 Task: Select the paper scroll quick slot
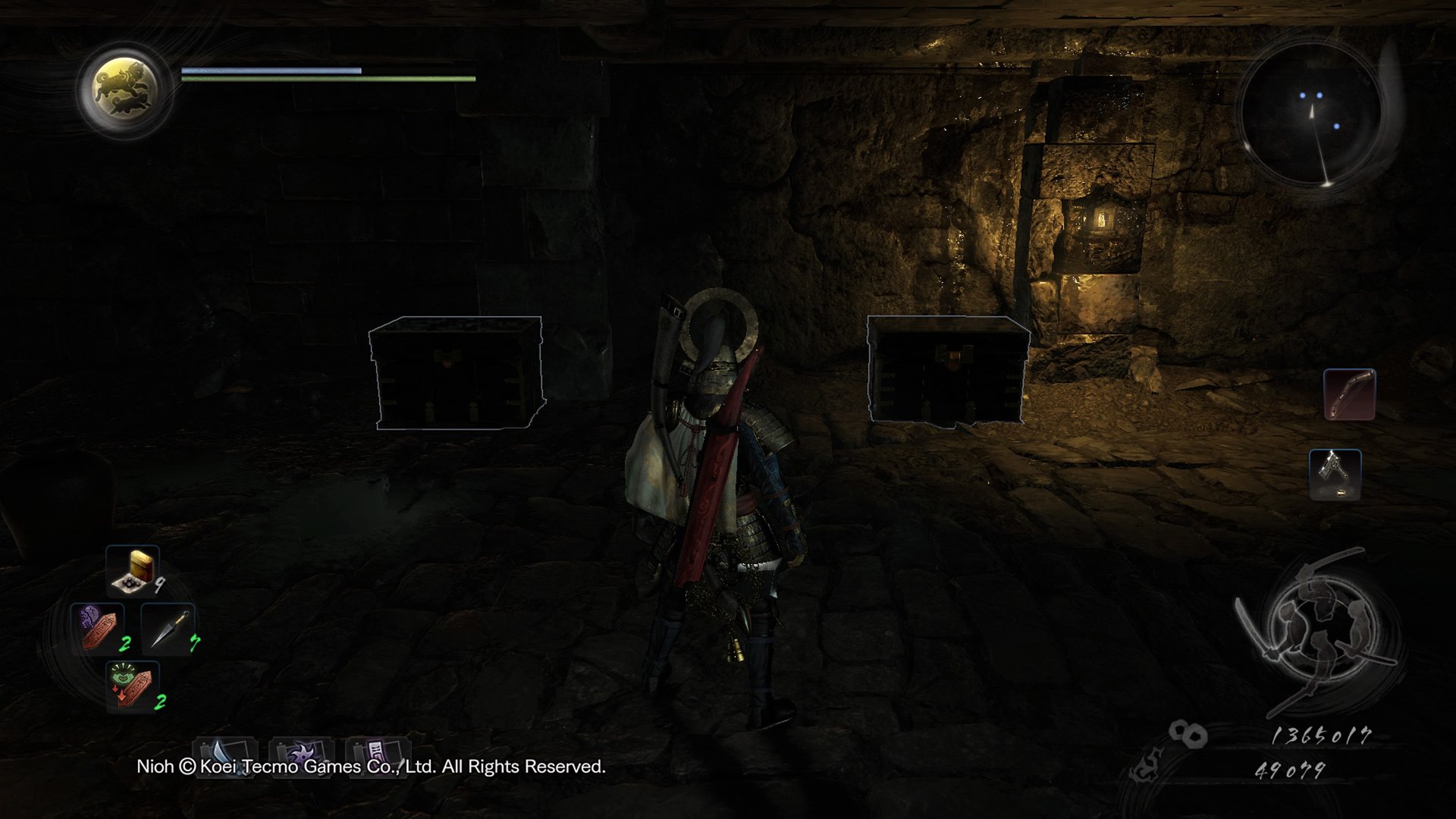378,755
